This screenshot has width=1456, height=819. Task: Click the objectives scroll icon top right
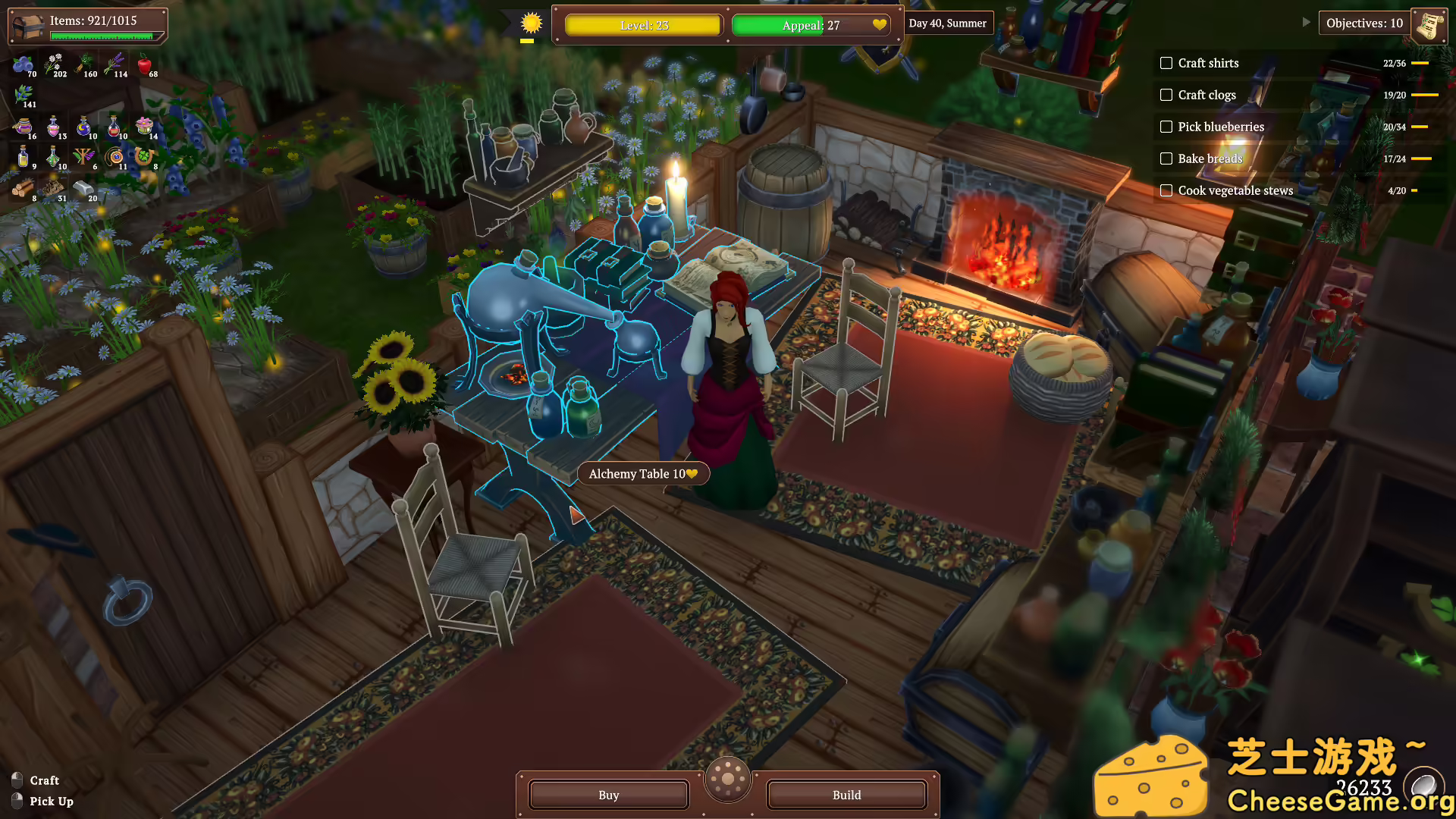(x=1429, y=25)
